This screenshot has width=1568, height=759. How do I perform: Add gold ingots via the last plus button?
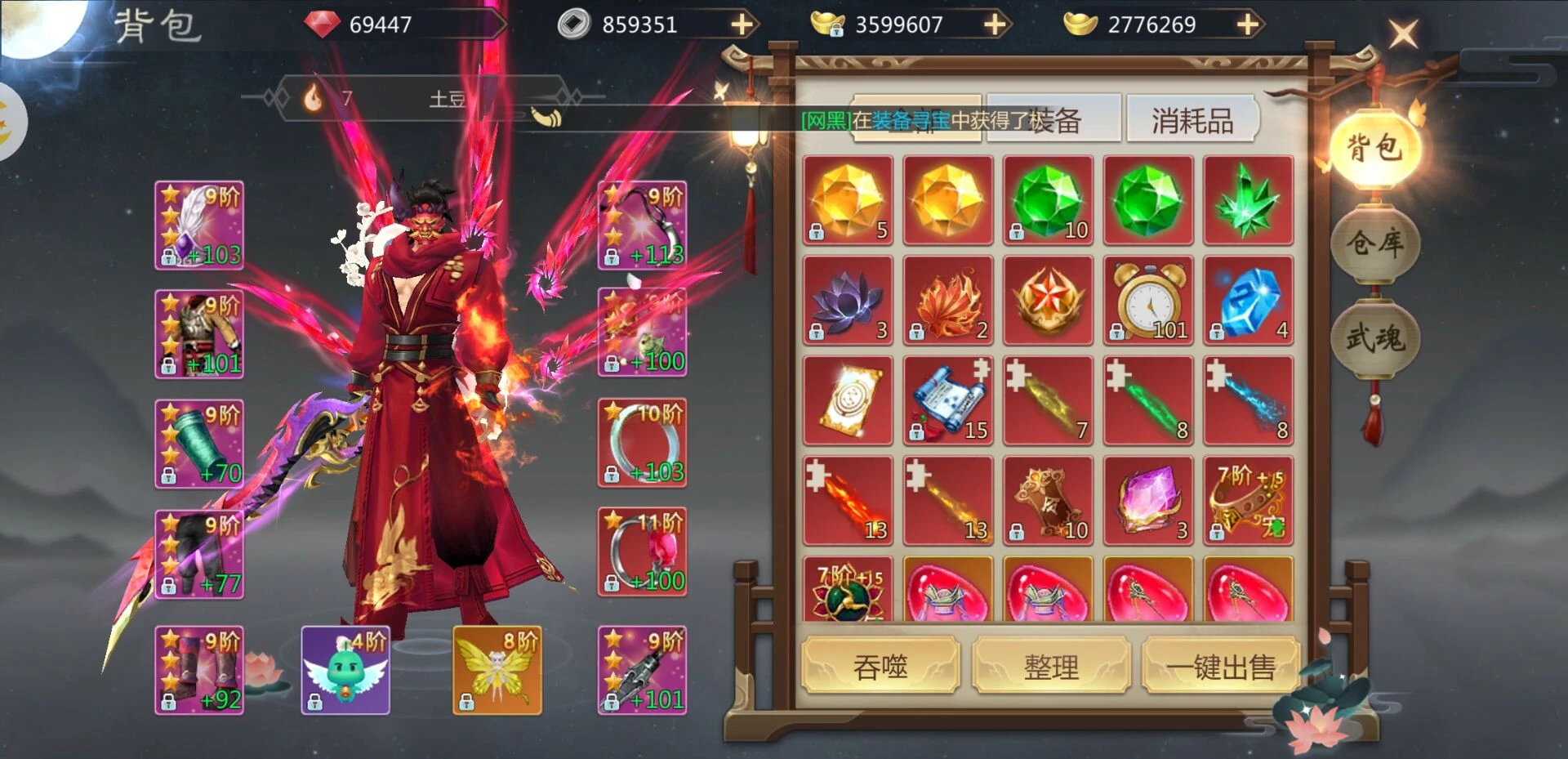coord(1247,25)
